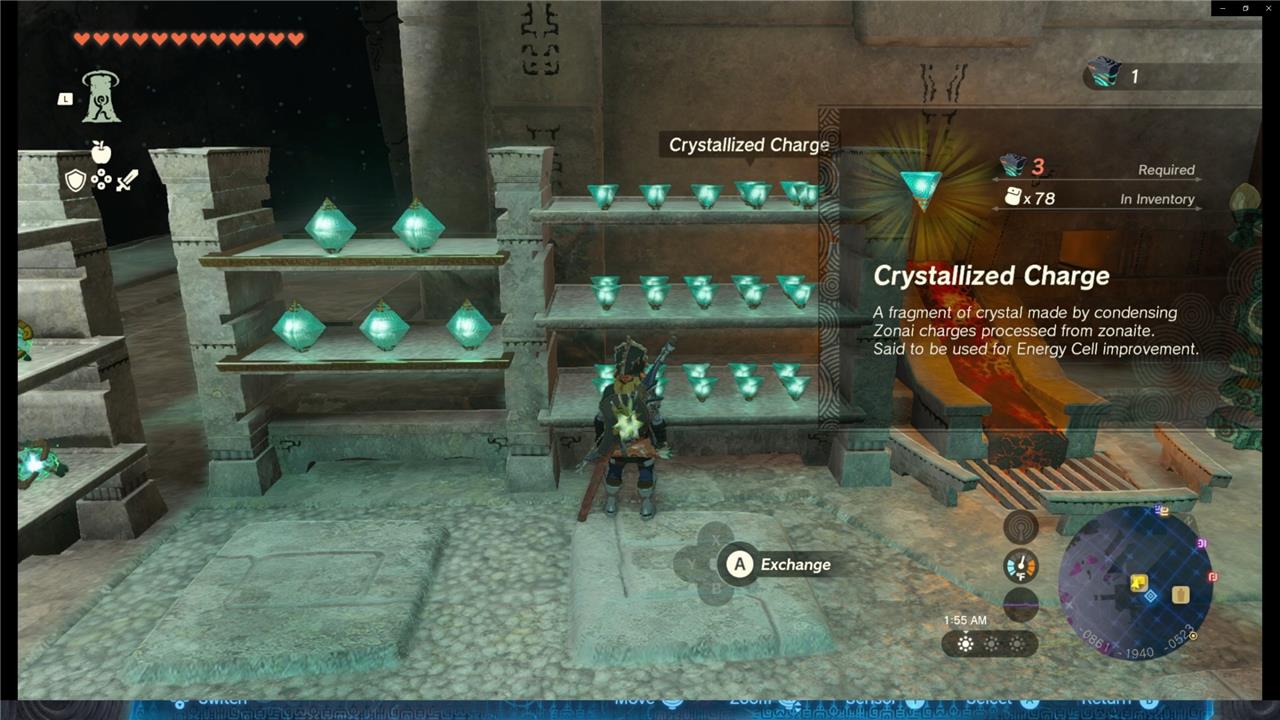Select the apple quick-menu icon
Image resolution: width=1280 pixels, height=720 pixels.
tap(100, 152)
